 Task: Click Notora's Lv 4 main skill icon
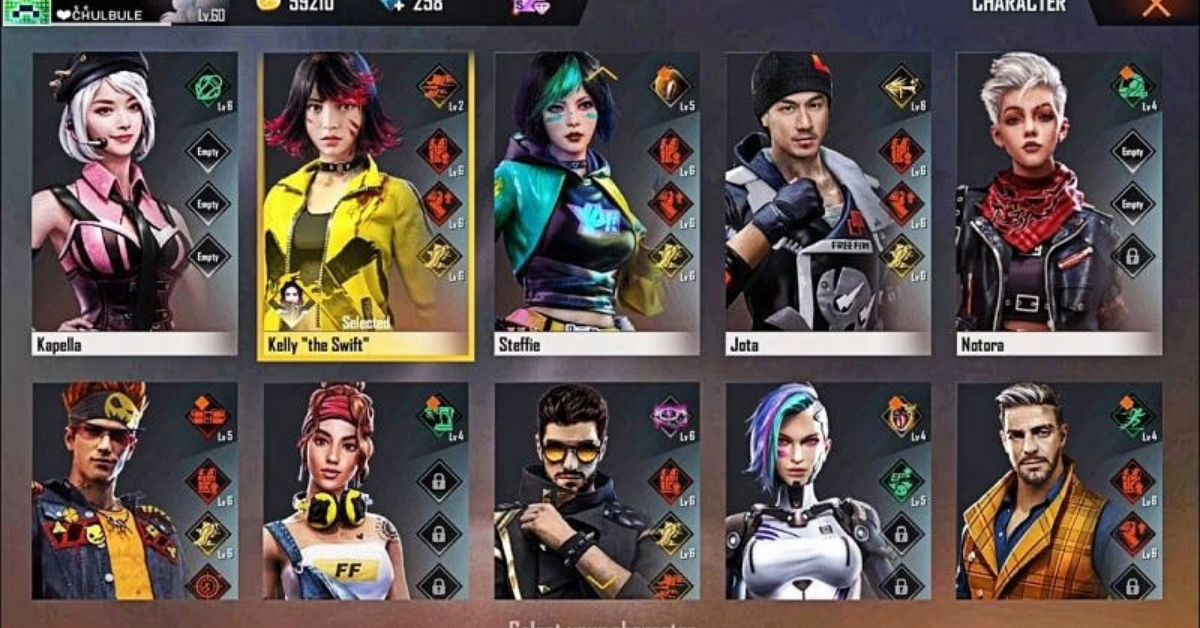coord(1132,86)
